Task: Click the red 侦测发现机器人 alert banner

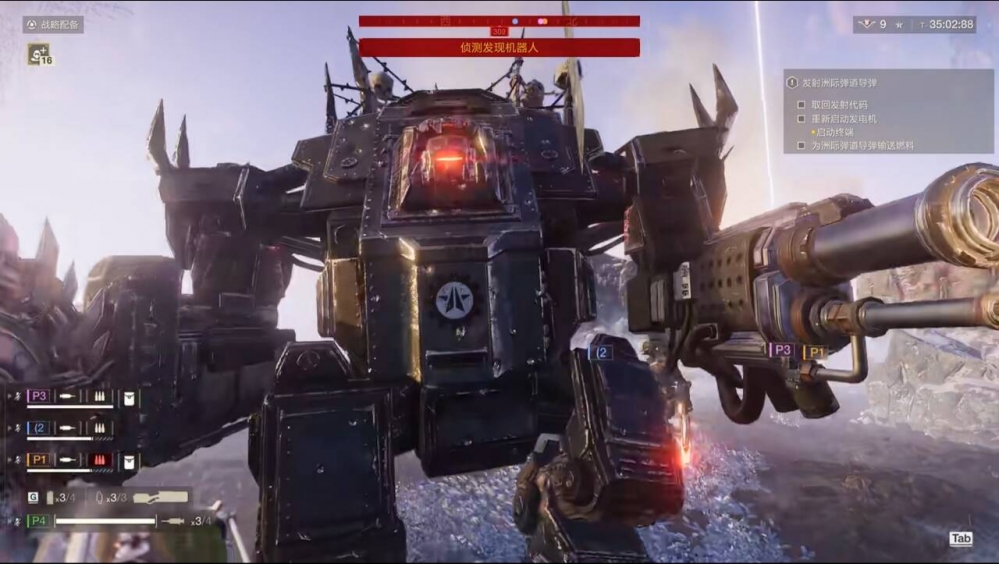Action: point(499,47)
